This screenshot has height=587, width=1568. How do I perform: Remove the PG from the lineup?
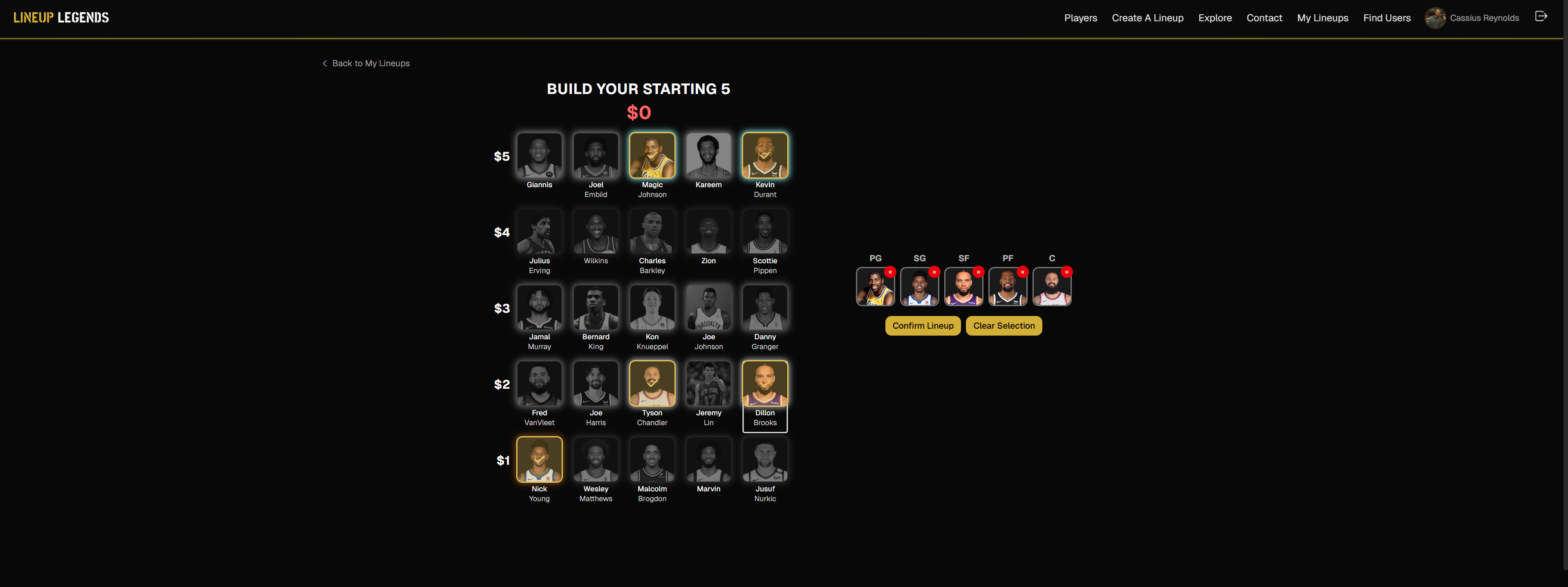[x=889, y=272]
